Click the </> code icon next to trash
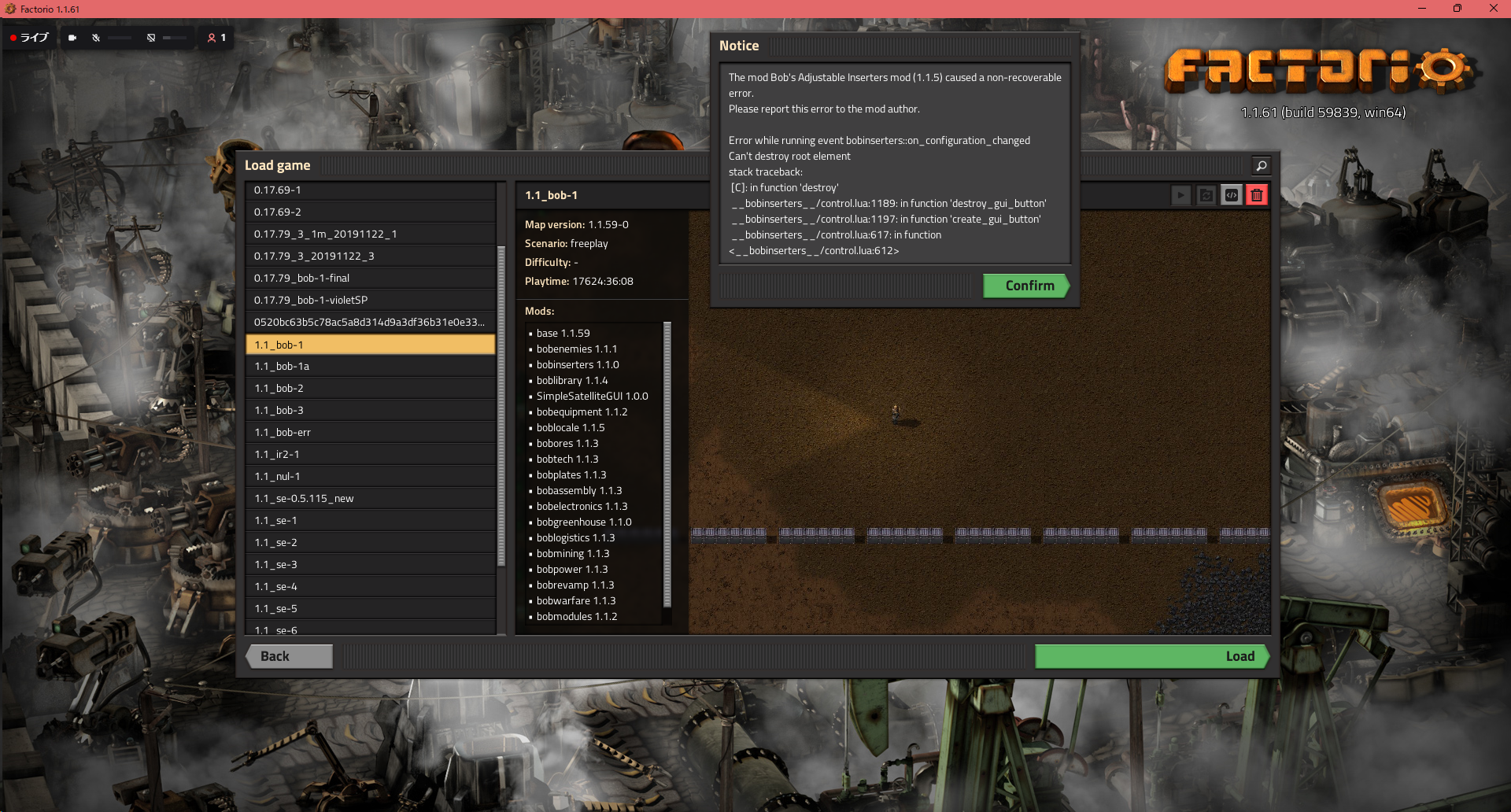The image size is (1511, 812). click(x=1231, y=194)
